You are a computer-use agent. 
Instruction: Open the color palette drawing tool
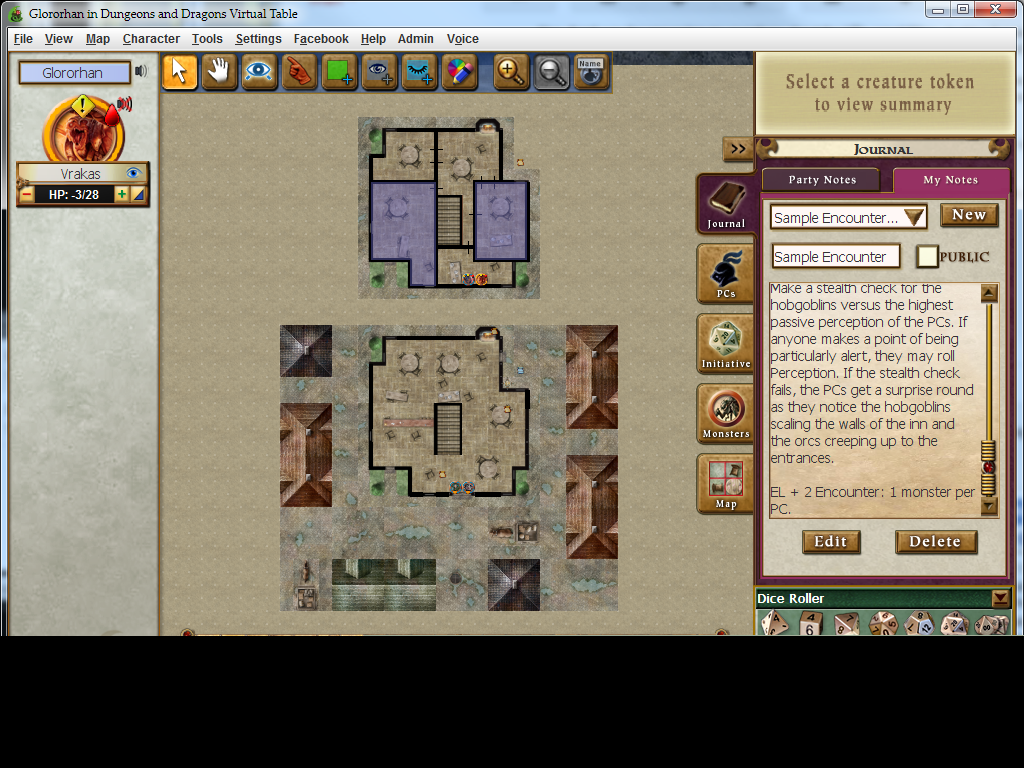click(x=459, y=72)
